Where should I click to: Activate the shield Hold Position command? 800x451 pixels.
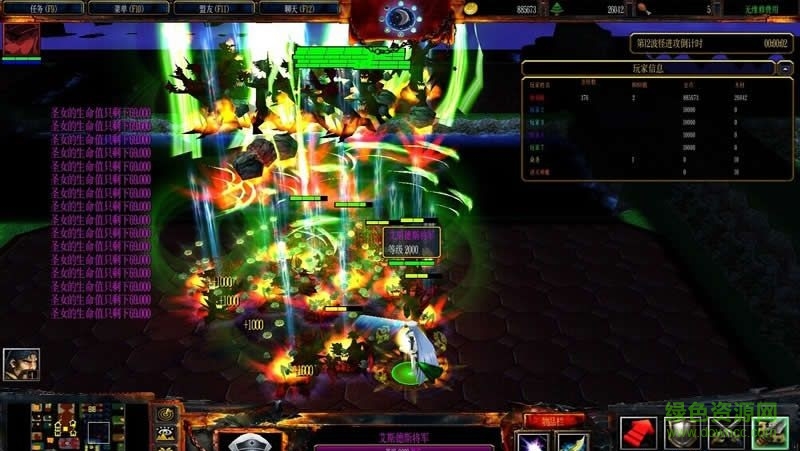pyautogui.click(x=682, y=433)
